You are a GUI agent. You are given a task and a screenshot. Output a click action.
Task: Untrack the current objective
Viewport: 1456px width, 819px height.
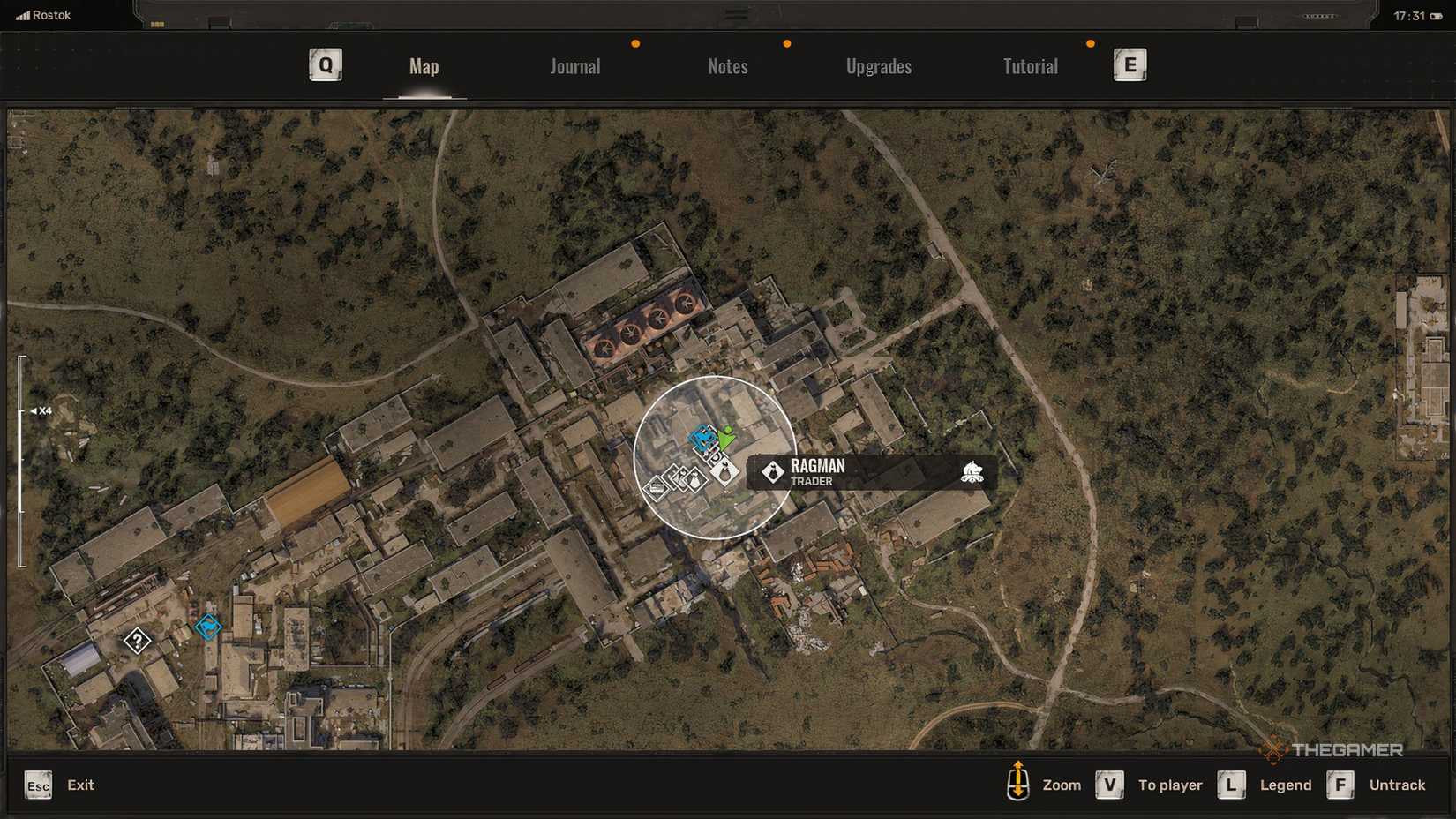(1397, 785)
